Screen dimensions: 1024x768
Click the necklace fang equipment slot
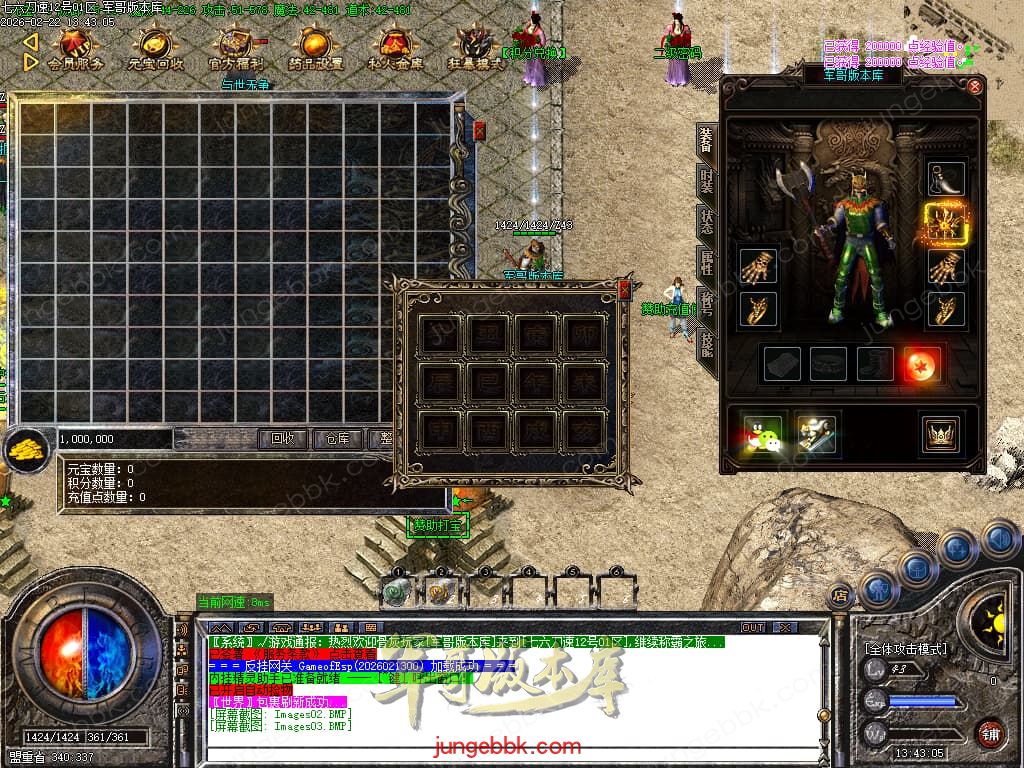pos(945,179)
